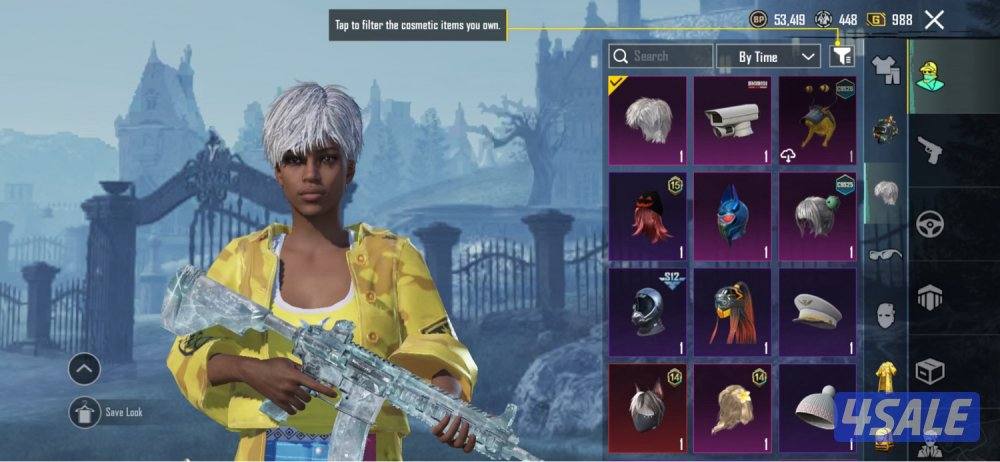Pick the black beanie with red hair

click(647, 216)
